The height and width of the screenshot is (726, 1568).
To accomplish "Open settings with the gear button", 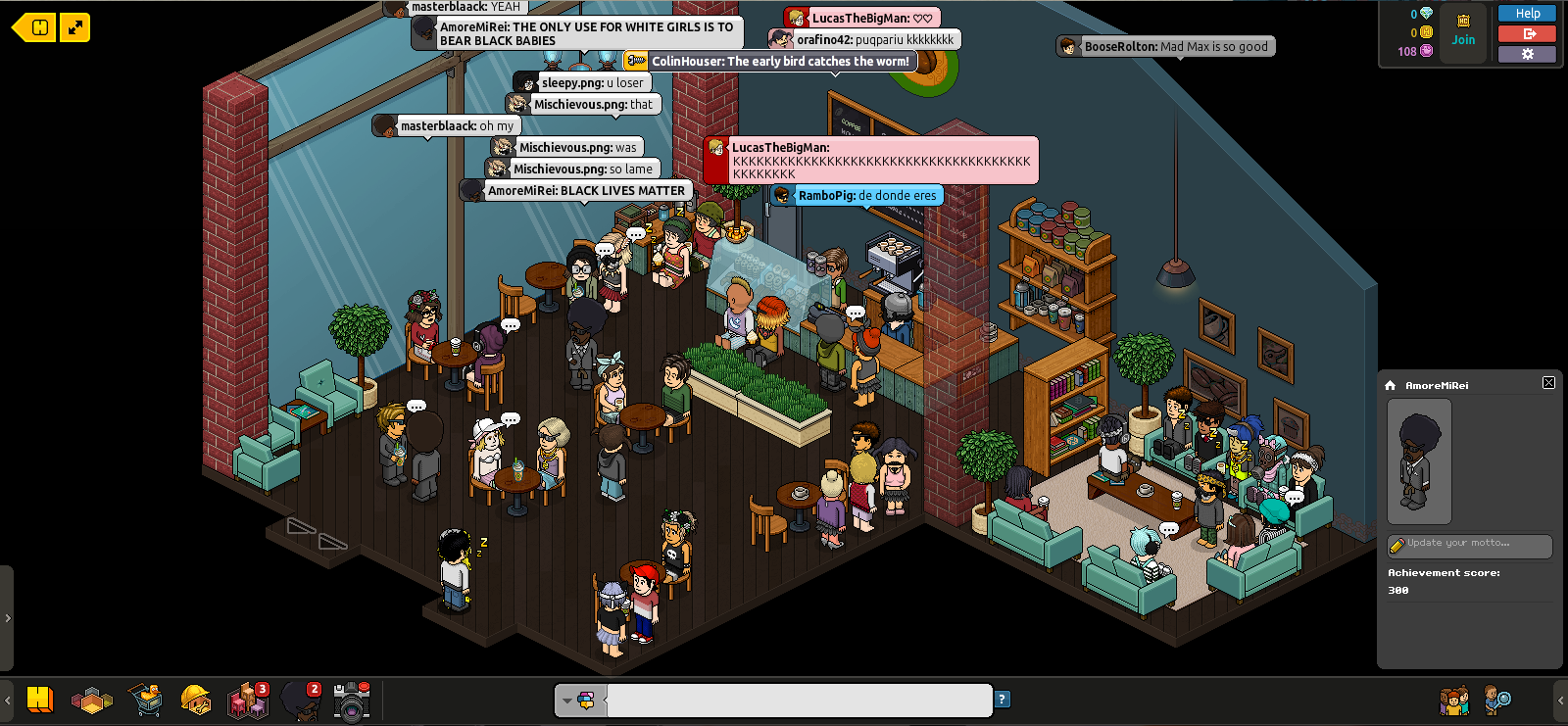I will (1527, 54).
